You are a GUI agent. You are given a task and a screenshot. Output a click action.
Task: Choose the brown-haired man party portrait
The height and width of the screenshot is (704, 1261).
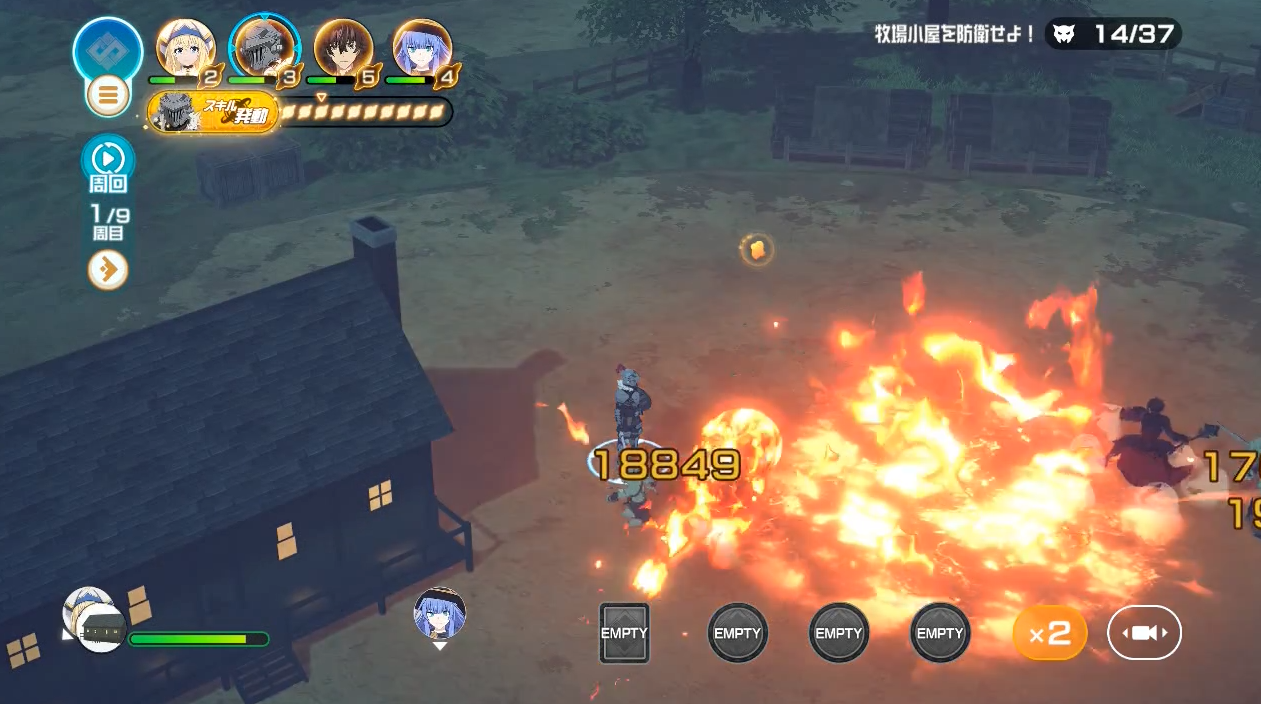(x=343, y=48)
